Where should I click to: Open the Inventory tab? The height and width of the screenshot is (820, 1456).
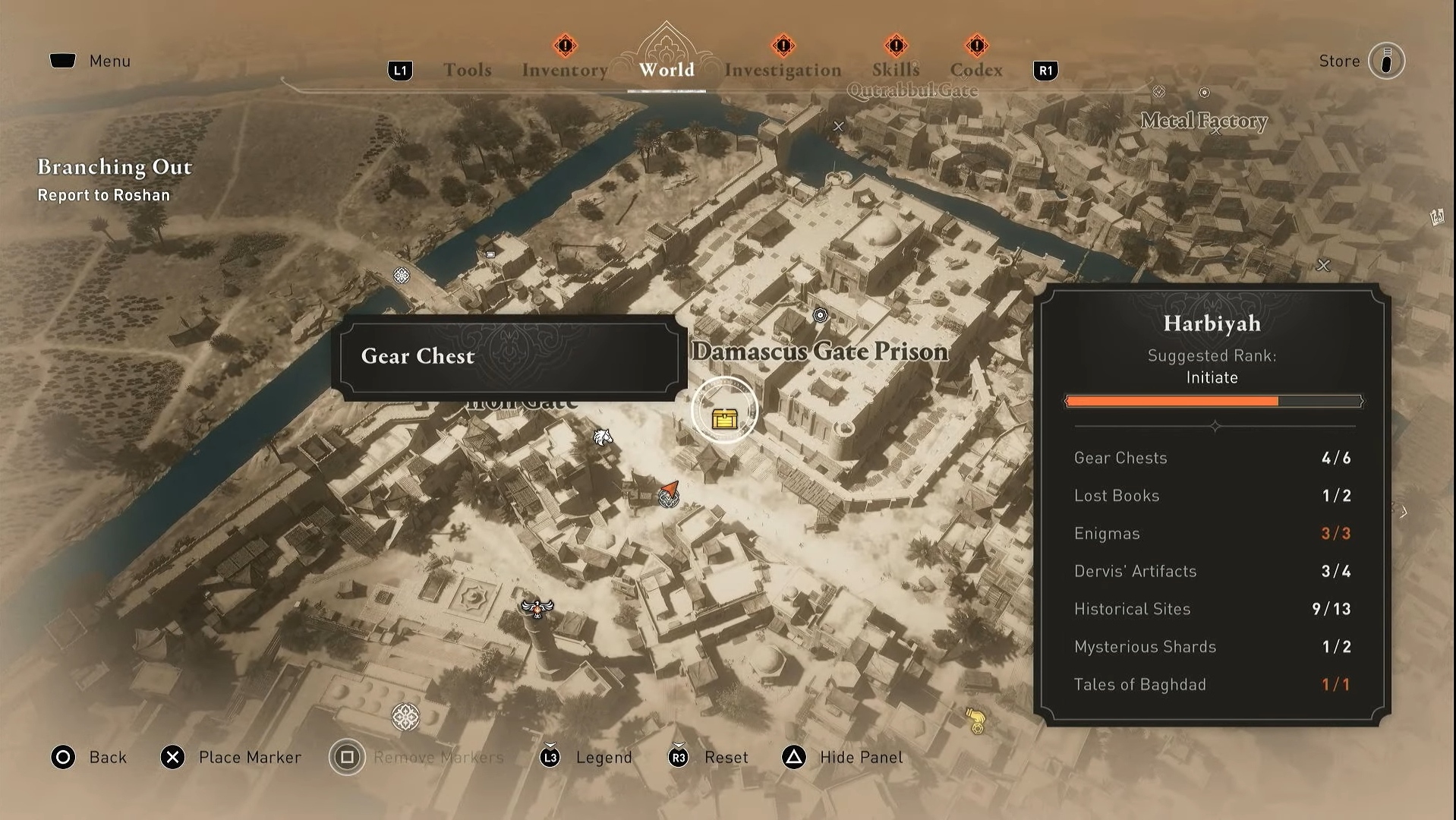565,70
